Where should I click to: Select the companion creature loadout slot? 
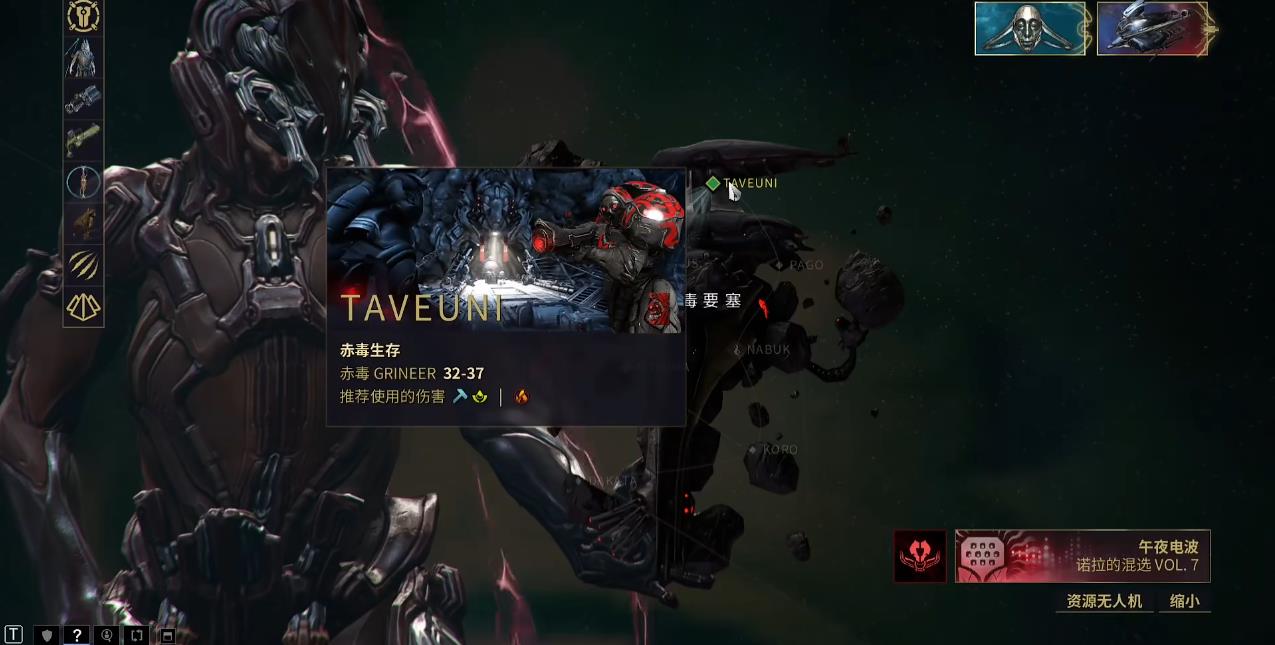click(84, 224)
